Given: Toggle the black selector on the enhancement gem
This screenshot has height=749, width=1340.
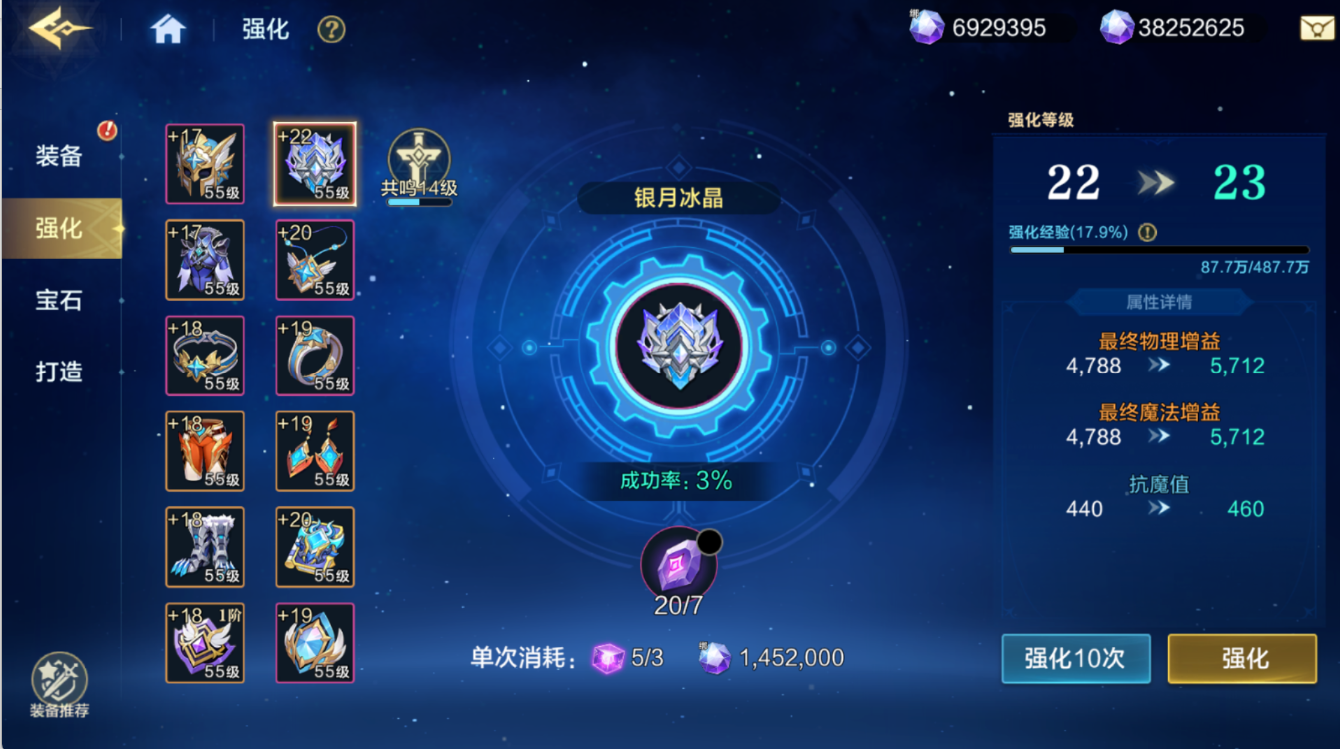Looking at the screenshot, I should pyautogui.click(x=710, y=540).
